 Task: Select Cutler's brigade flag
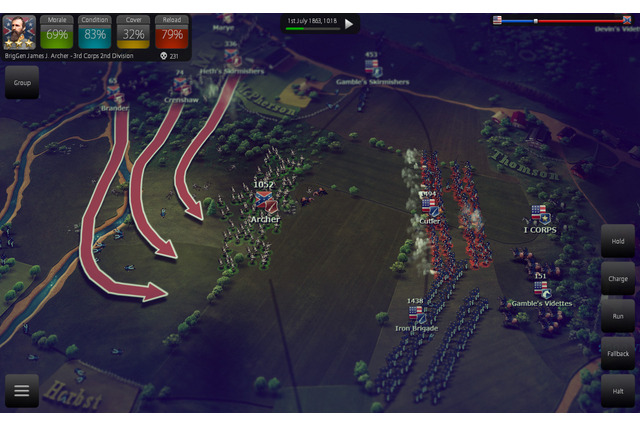429,206
